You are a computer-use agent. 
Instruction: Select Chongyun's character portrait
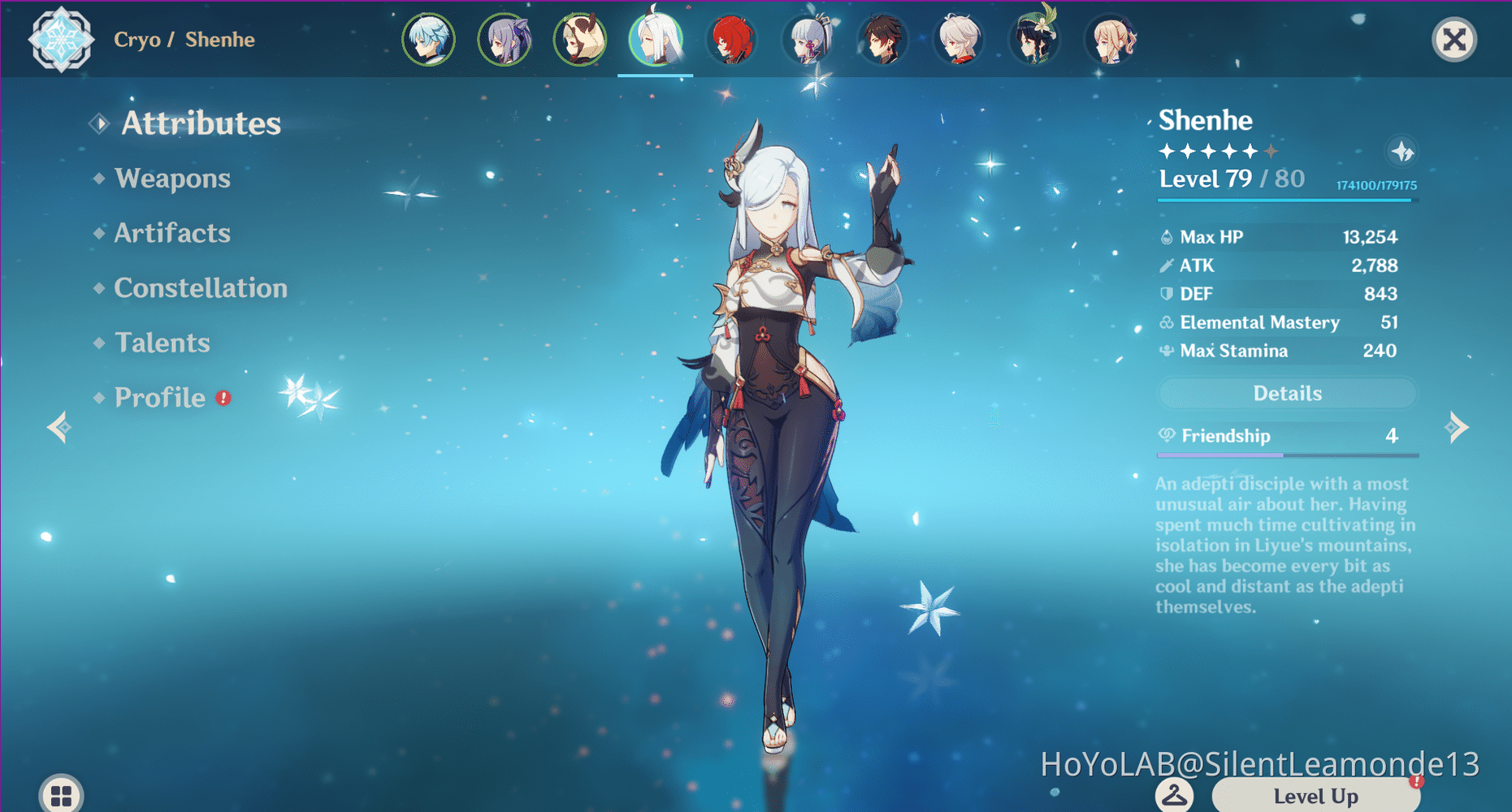coord(429,38)
